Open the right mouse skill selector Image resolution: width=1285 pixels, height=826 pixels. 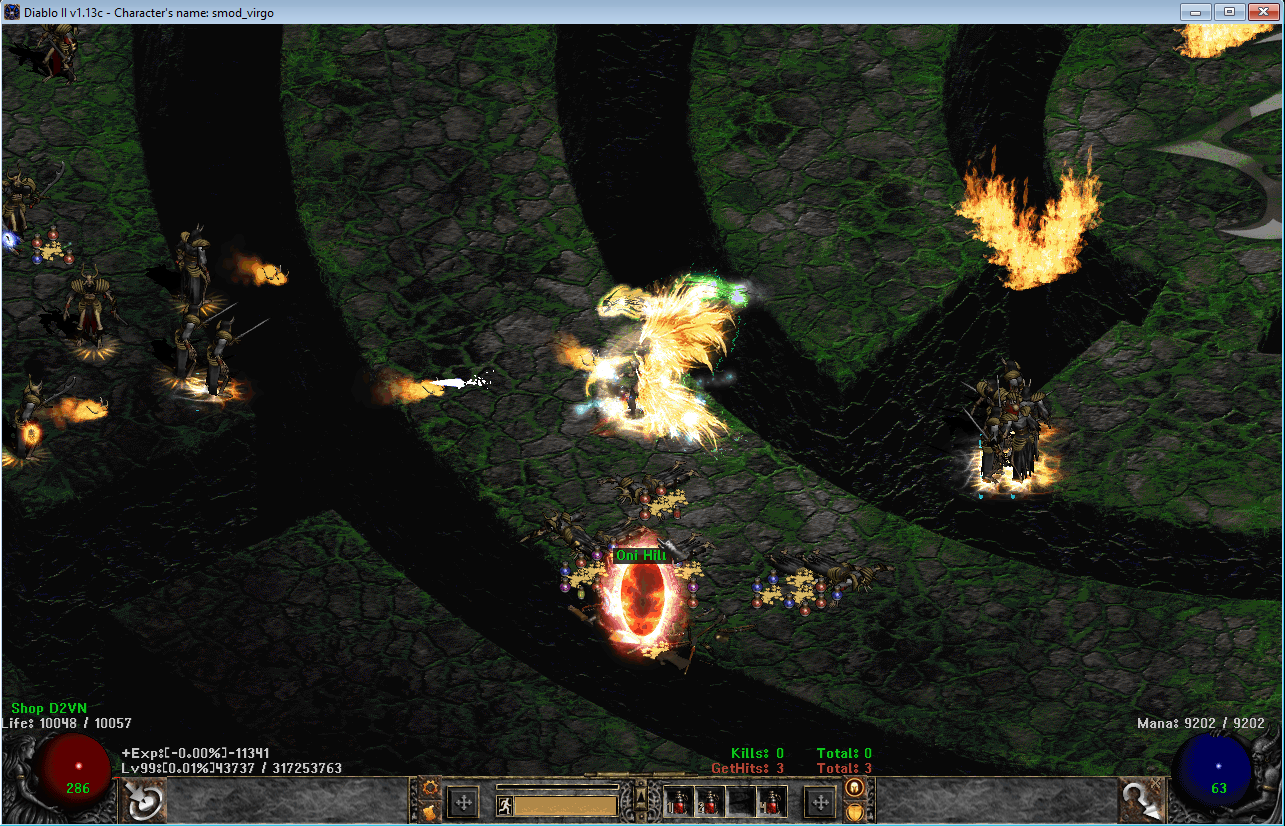1142,800
